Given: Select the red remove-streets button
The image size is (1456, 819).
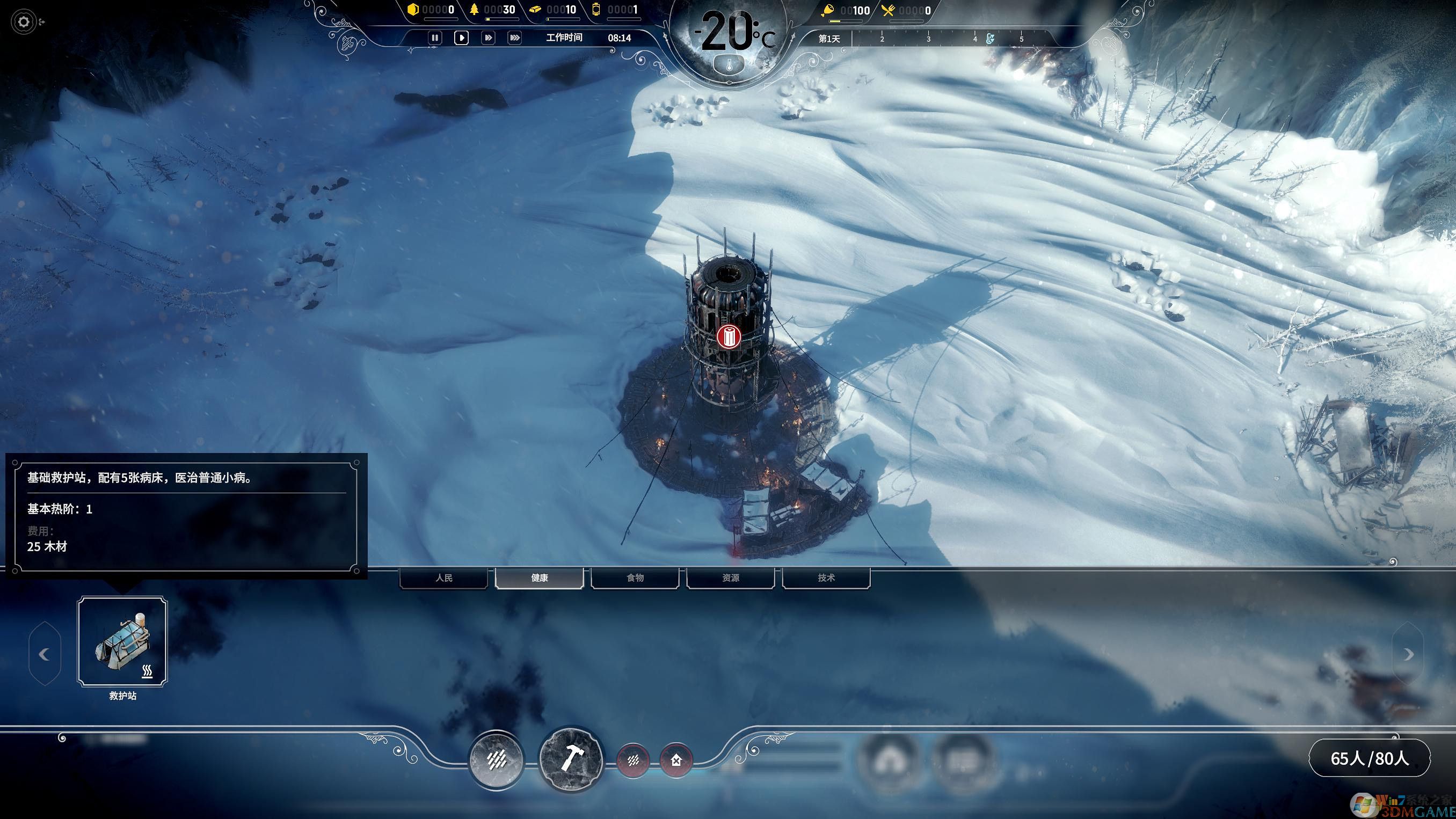Looking at the screenshot, I should click(x=633, y=760).
